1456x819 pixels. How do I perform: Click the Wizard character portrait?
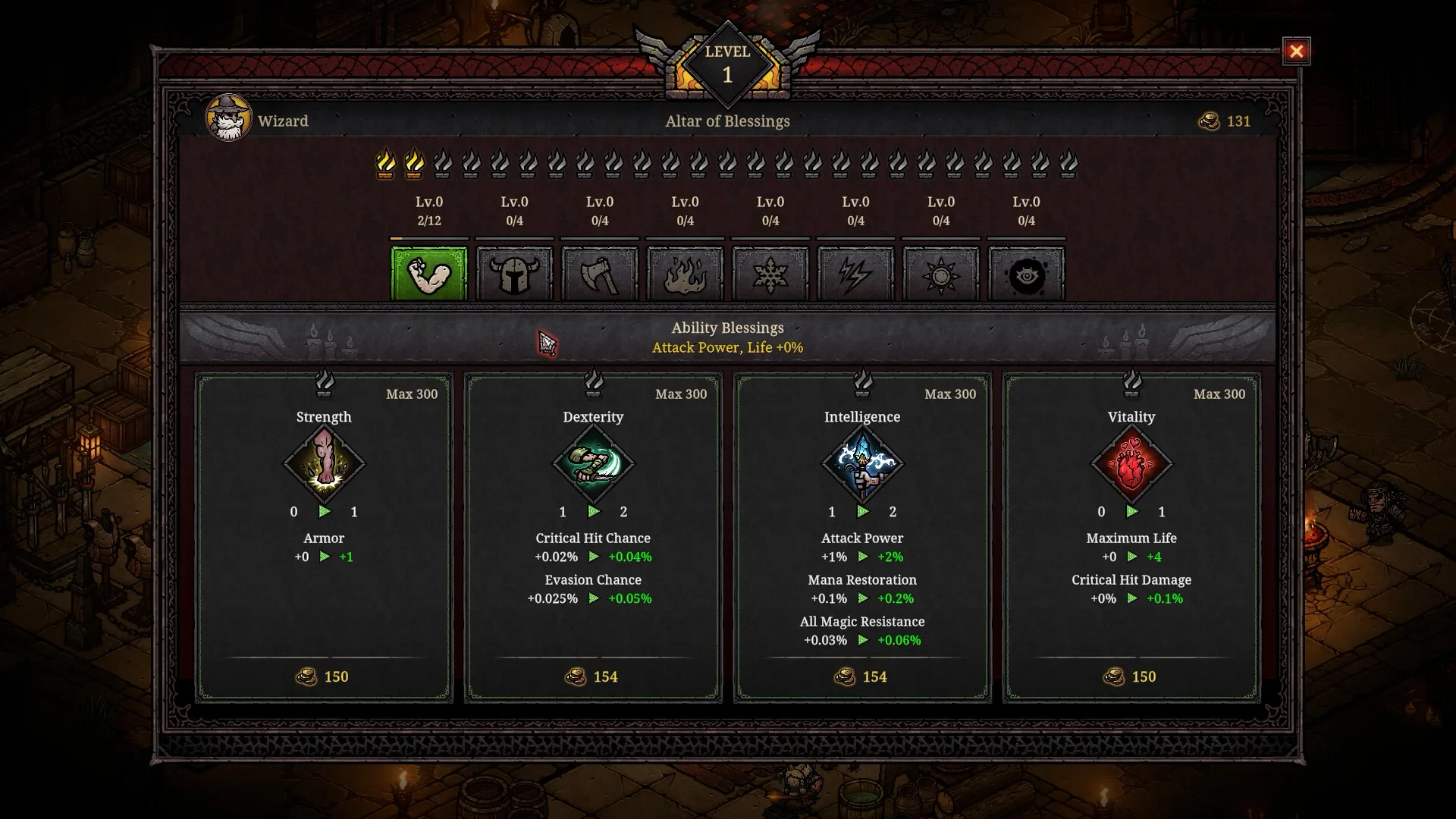[228, 119]
